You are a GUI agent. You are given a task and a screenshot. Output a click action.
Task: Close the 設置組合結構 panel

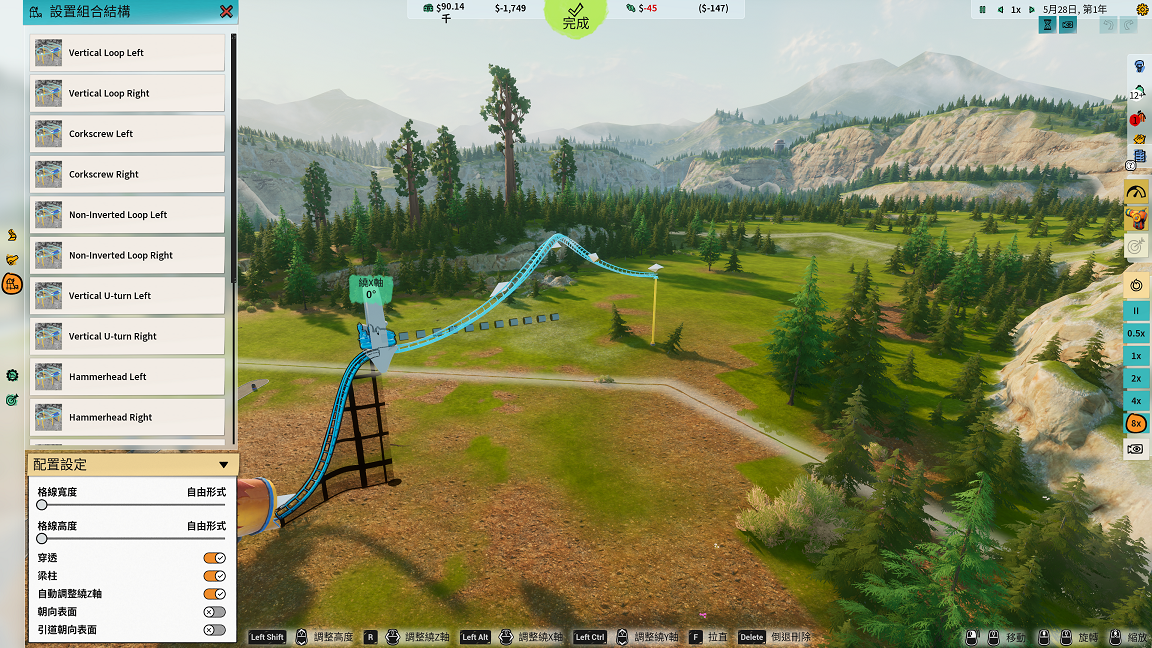[226, 12]
